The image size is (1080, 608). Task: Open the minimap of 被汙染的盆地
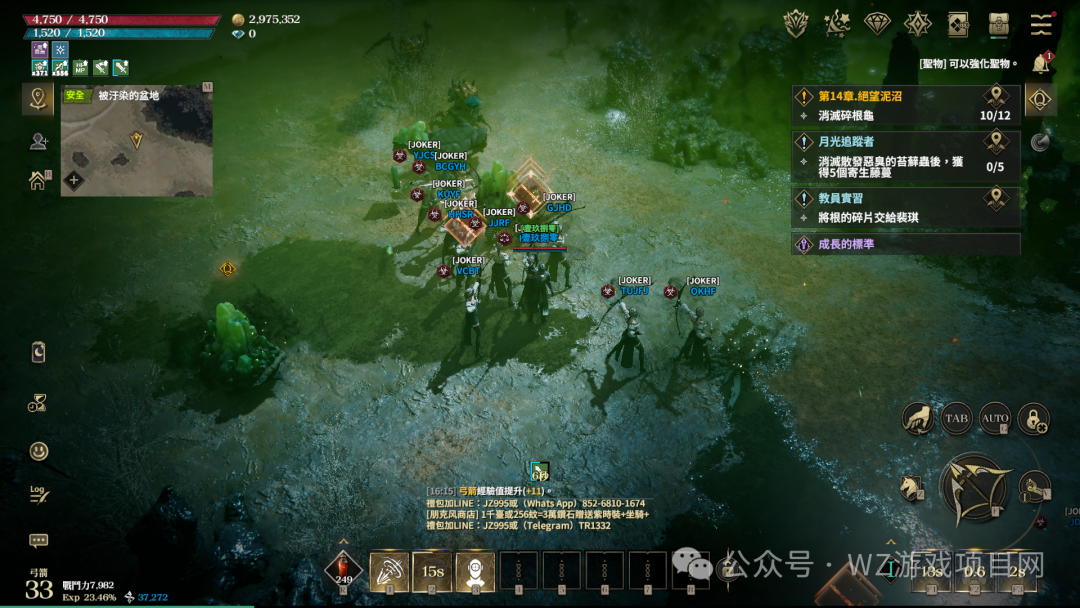tap(137, 141)
